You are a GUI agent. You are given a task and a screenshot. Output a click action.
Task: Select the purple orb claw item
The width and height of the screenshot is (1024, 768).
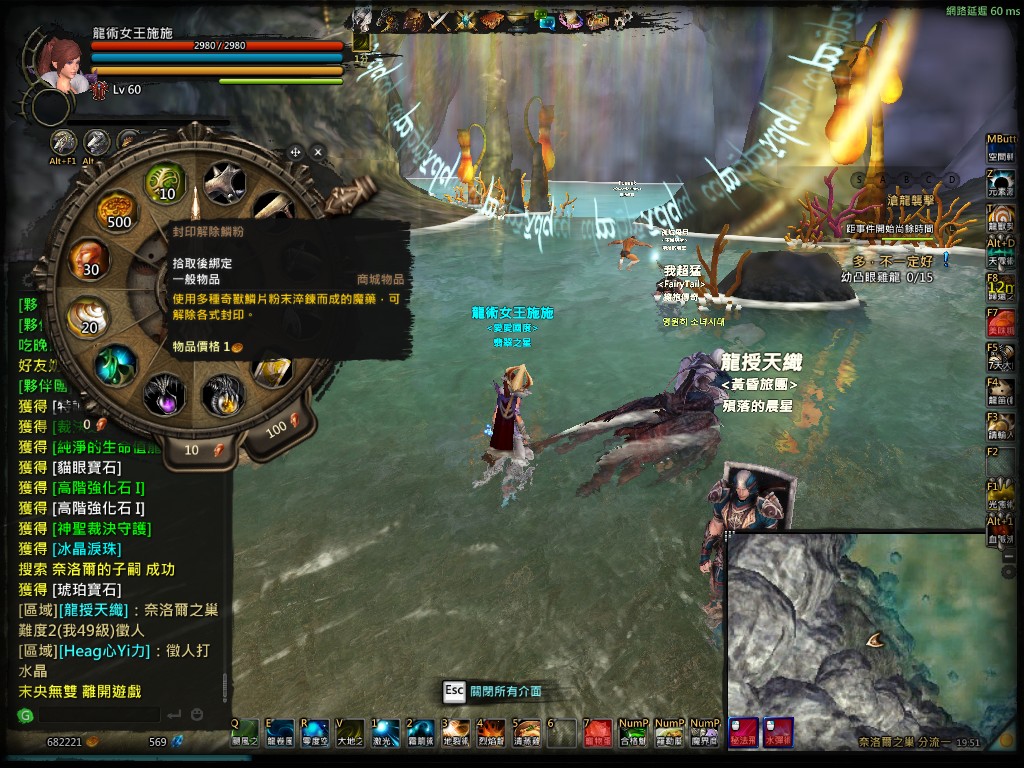click(164, 394)
